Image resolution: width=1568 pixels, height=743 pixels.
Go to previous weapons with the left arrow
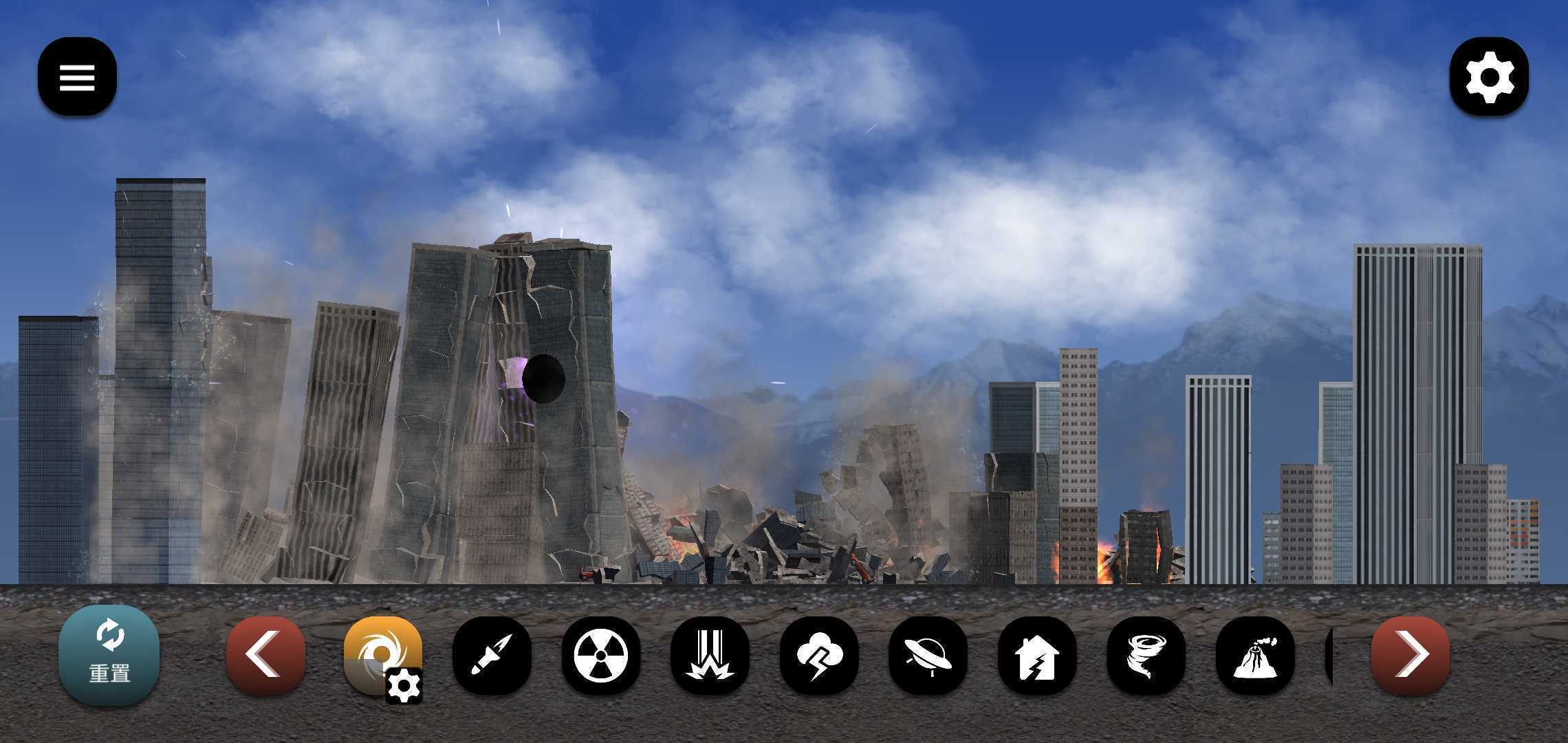[x=265, y=655]
